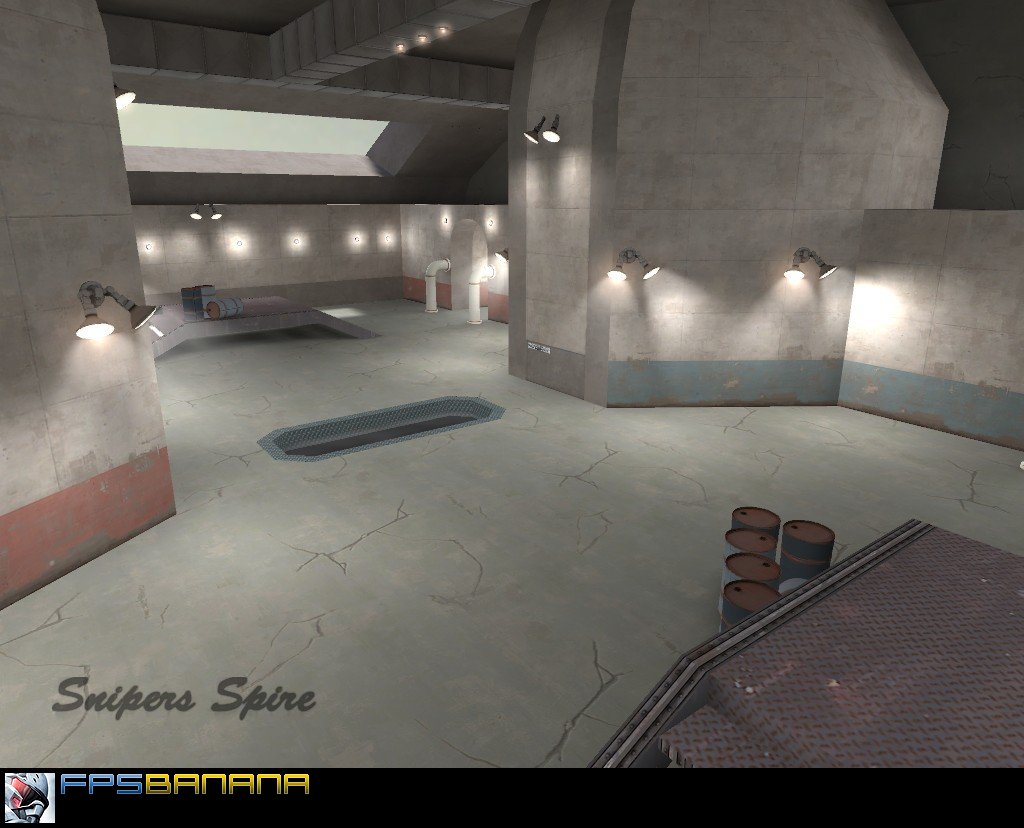Screen dimensions: 1024x828
Task: Click the FPSBanana logo text
Action: 184,784
